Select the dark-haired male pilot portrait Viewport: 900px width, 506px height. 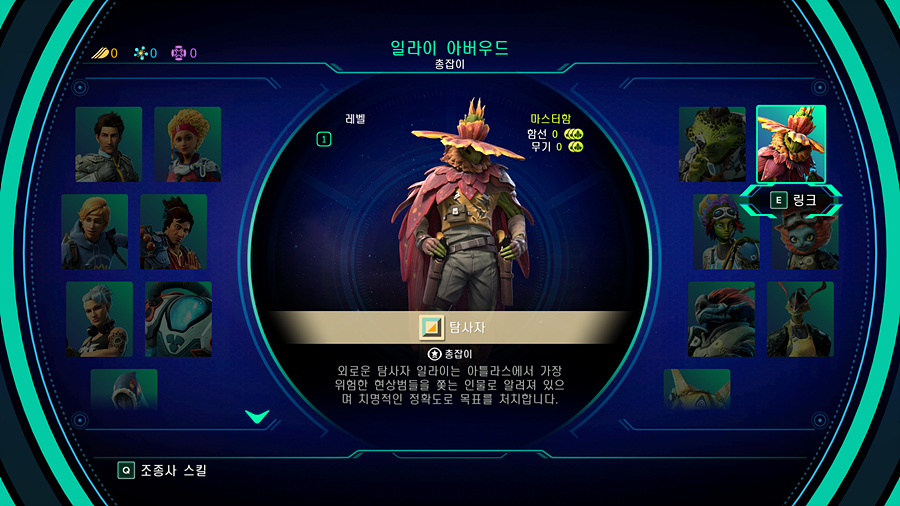[108, 144]
